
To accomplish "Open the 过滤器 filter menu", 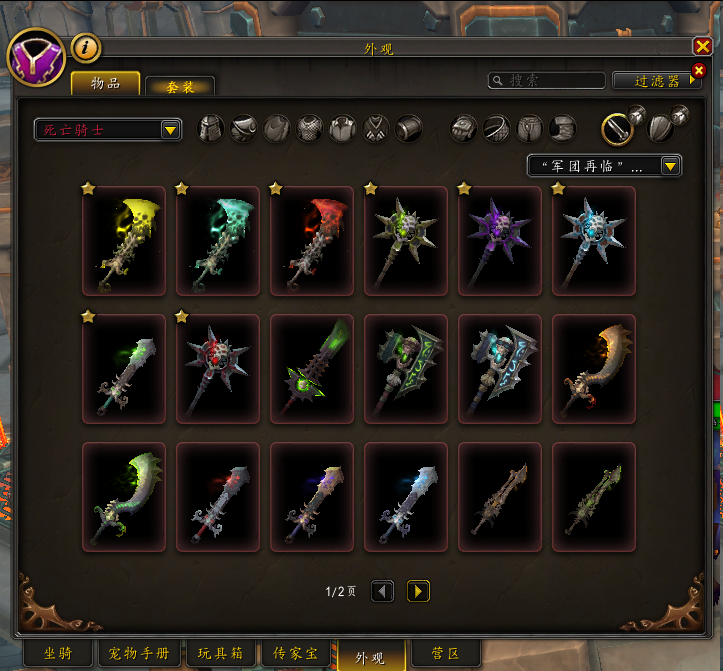I will [656, 81].
